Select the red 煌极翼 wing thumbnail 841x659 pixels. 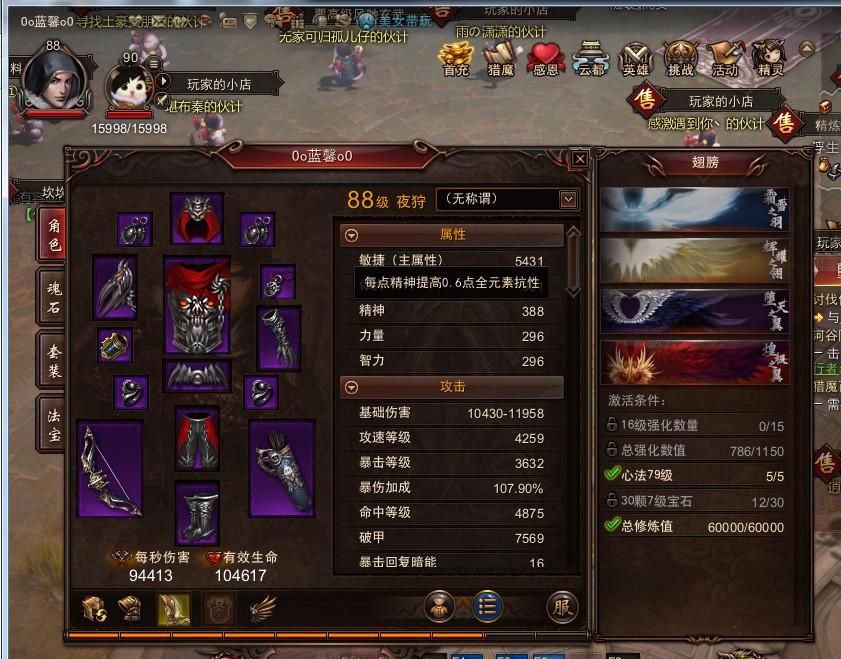(694, 362)
